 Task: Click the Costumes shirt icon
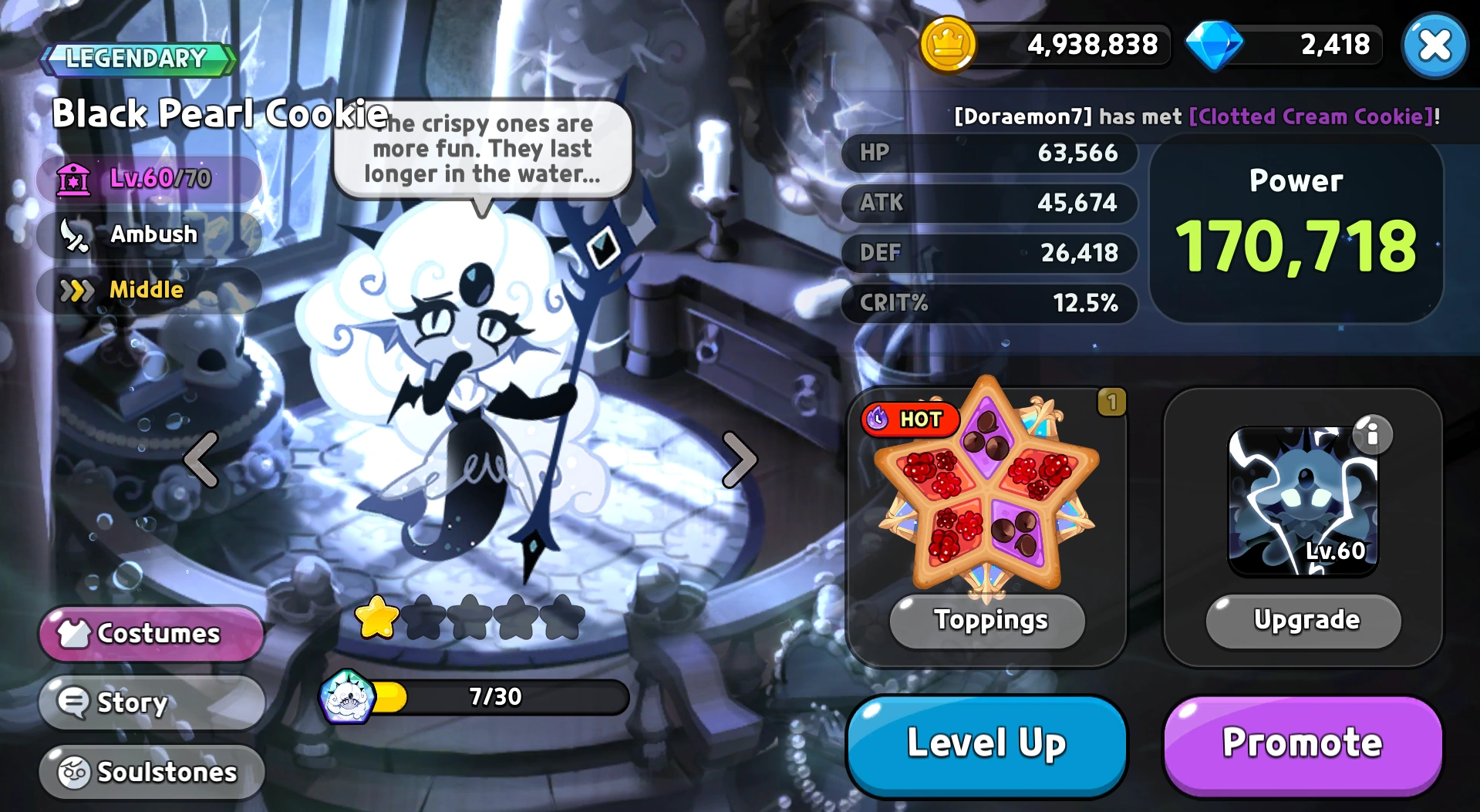pos(75,634)
